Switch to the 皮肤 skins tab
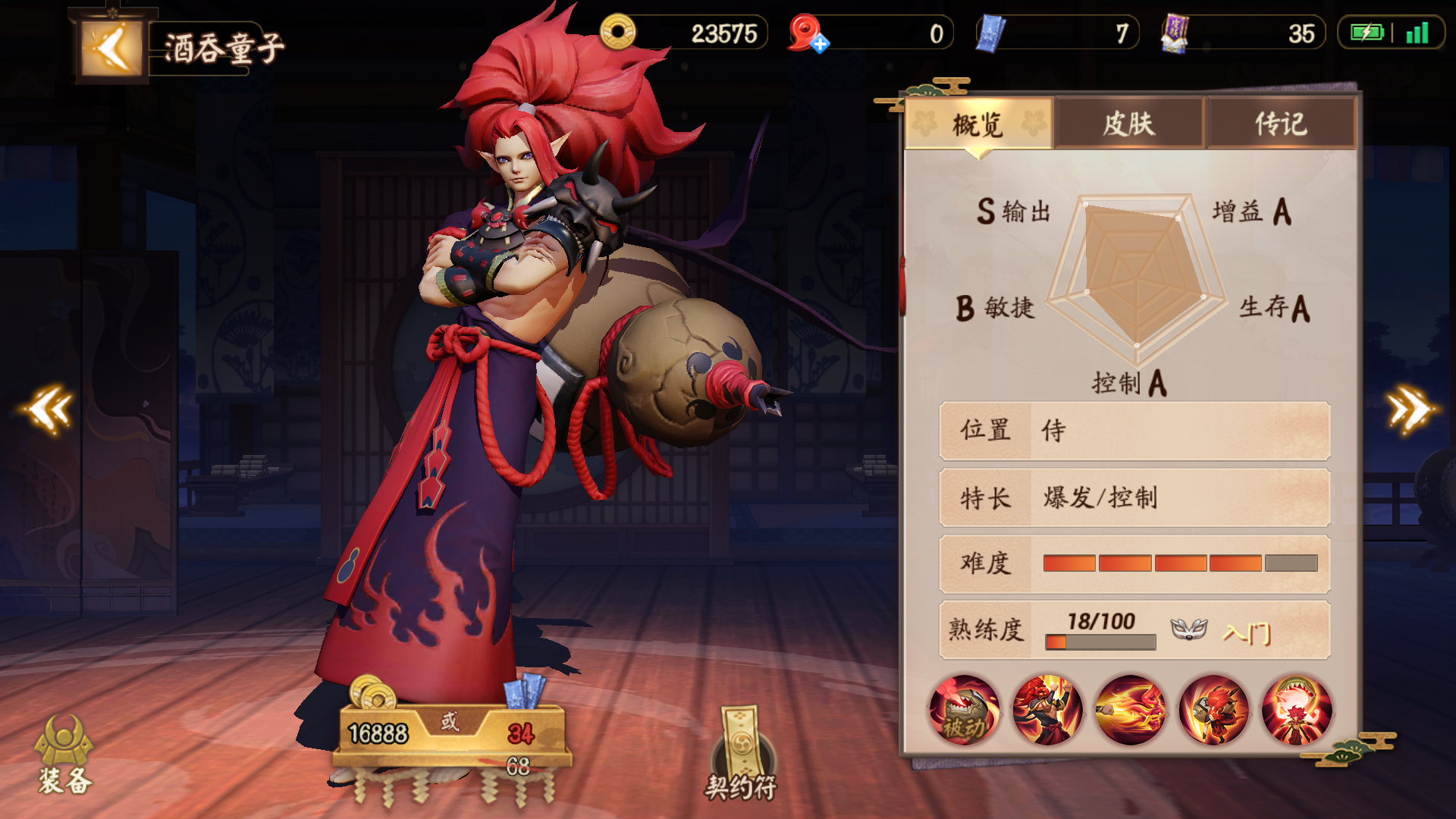The image size is (1456, 819). pos(1128,124)
